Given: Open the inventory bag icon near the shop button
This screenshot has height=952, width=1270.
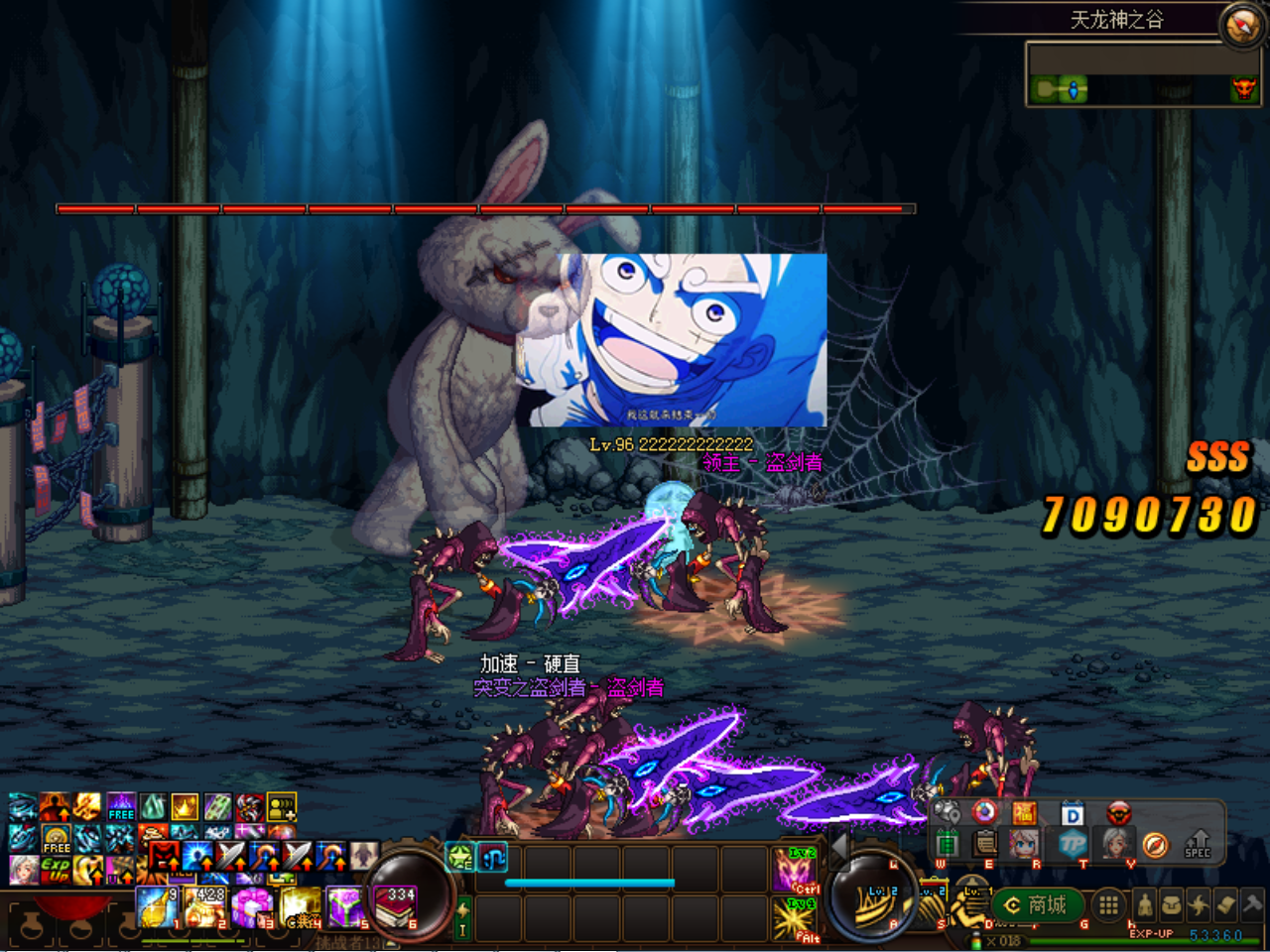Looking at the screenshot, I should tap(1171, 903).
